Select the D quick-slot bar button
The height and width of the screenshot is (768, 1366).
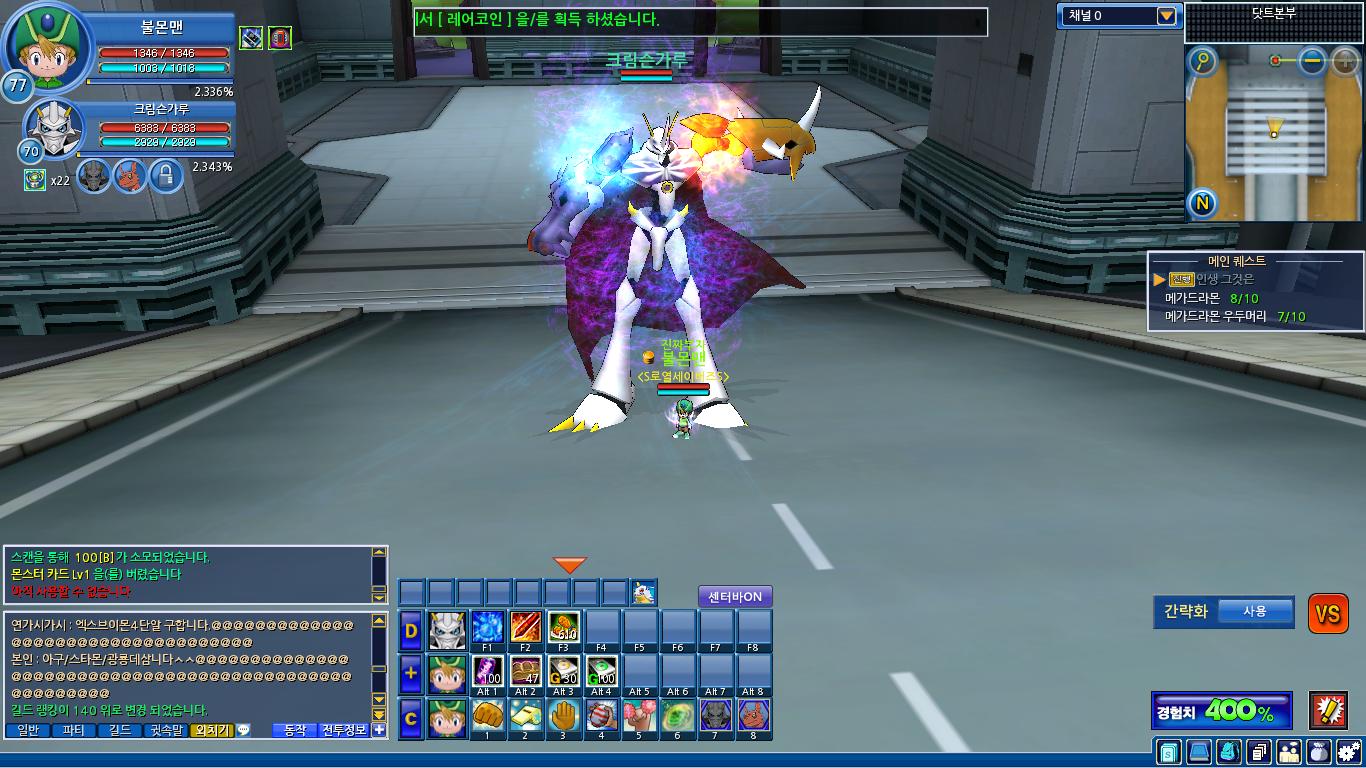coord(411,630)
